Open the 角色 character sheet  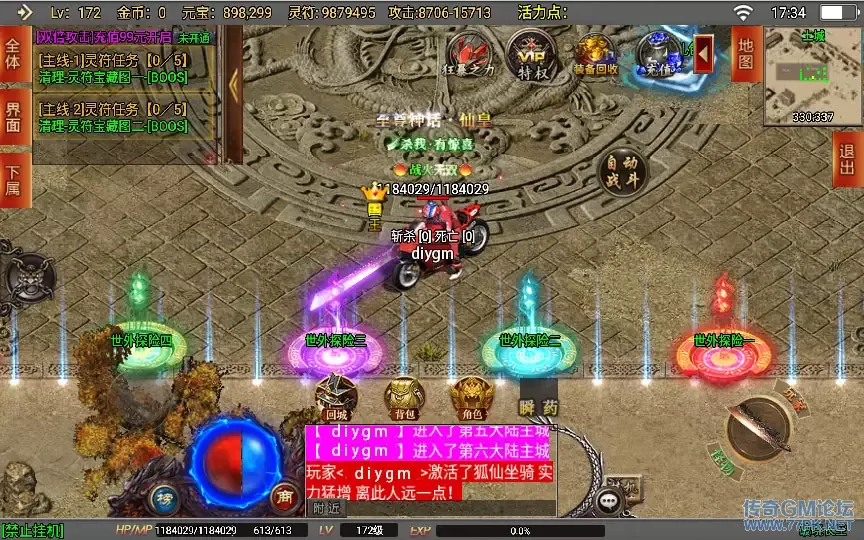(x=470, y=397)
